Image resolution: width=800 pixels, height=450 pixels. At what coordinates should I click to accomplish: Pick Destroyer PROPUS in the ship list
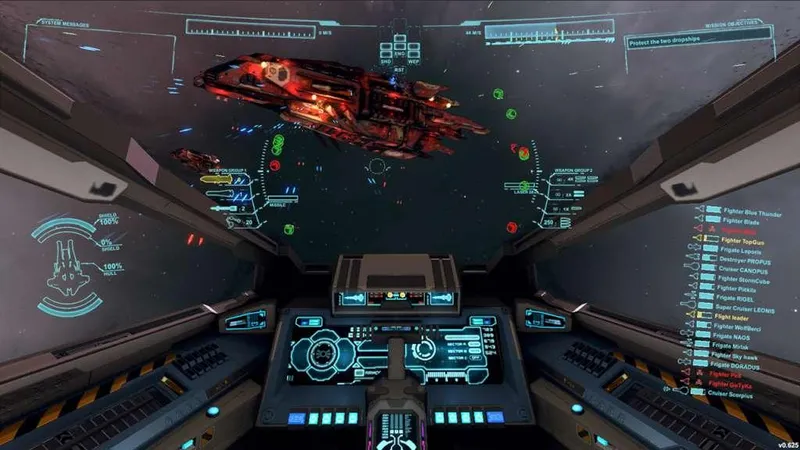740,259
